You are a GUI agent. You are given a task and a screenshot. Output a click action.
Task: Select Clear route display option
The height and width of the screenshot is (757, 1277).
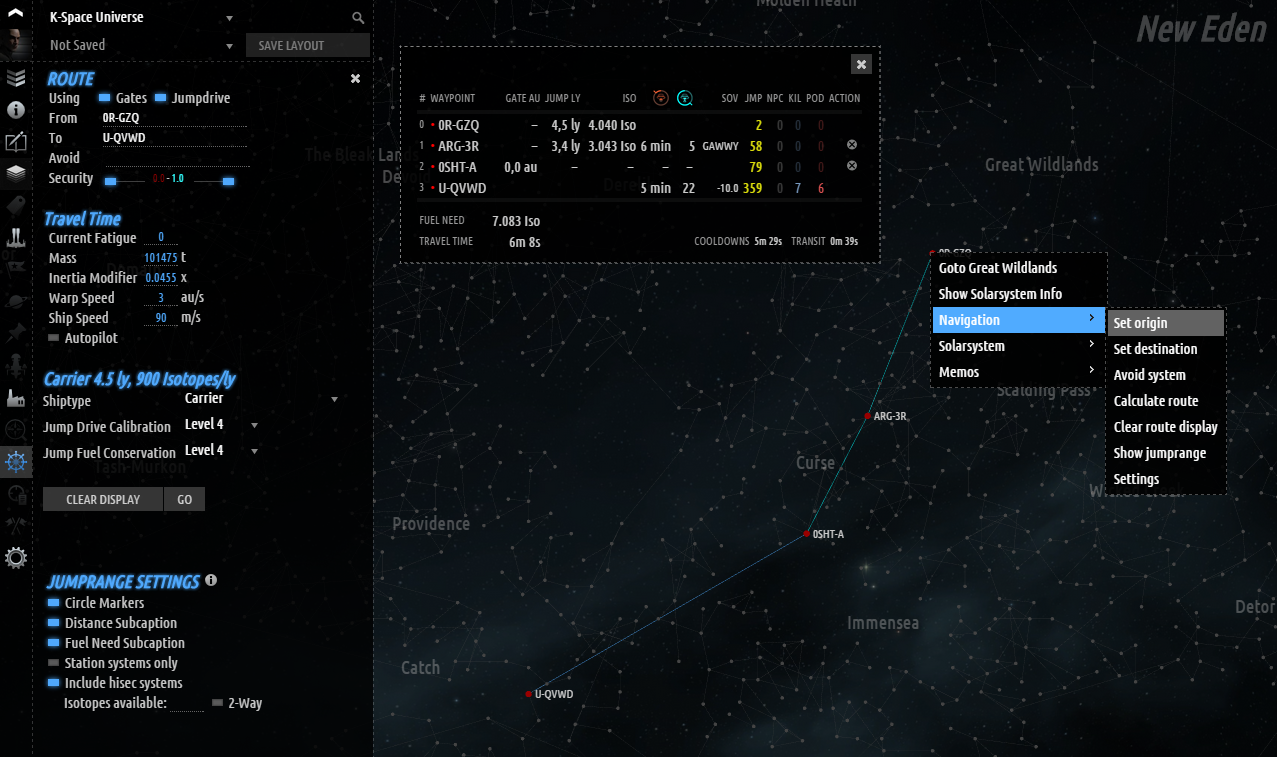[x=1165, y=427]
